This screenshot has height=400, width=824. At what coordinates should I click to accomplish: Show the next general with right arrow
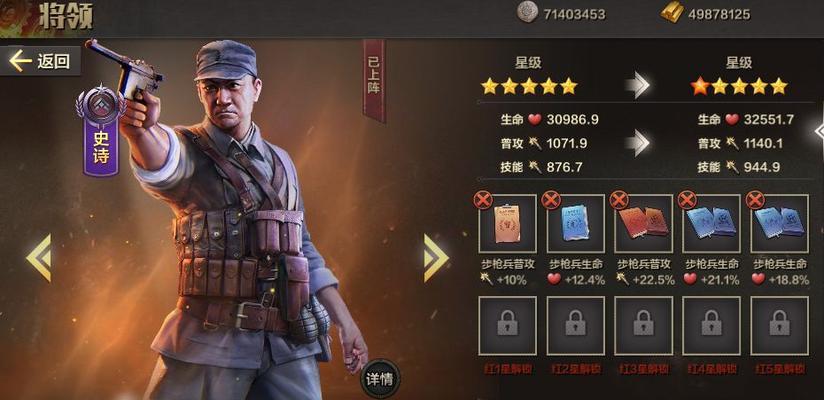pyautogui.click(x=435, y=257)
